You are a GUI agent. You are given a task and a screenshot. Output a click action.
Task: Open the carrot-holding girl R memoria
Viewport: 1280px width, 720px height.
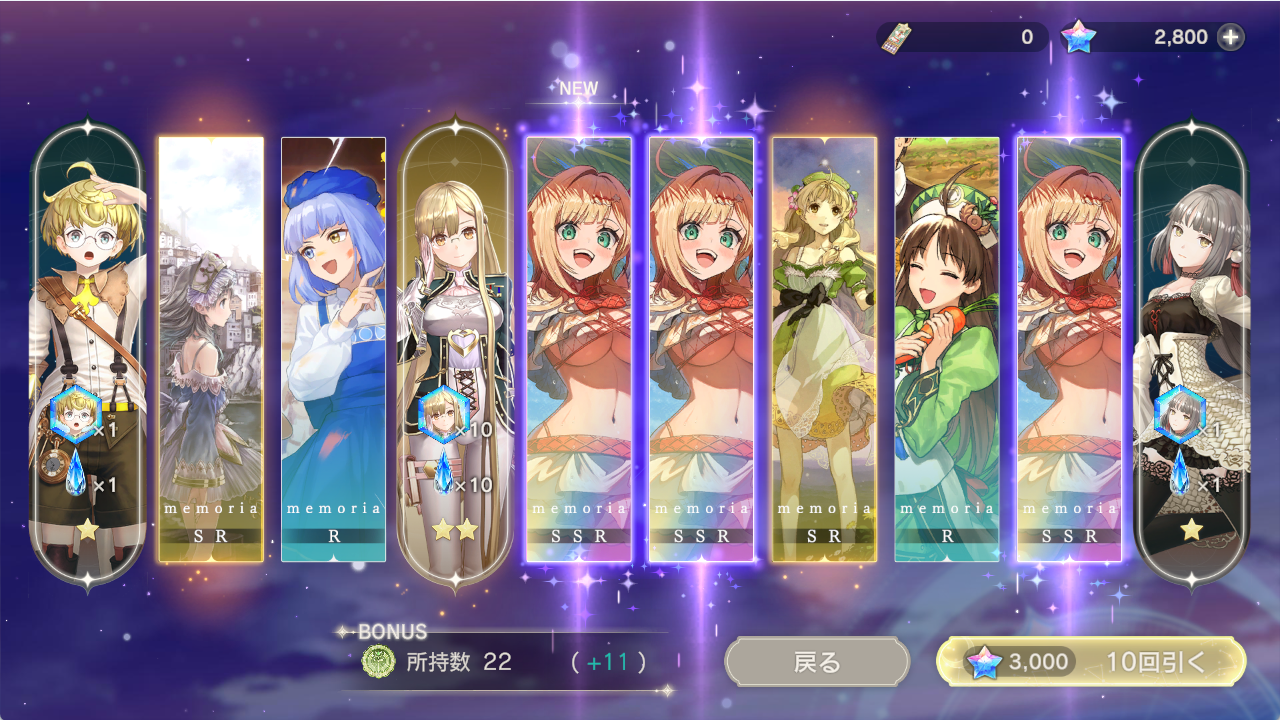click(x=947, y=350)
